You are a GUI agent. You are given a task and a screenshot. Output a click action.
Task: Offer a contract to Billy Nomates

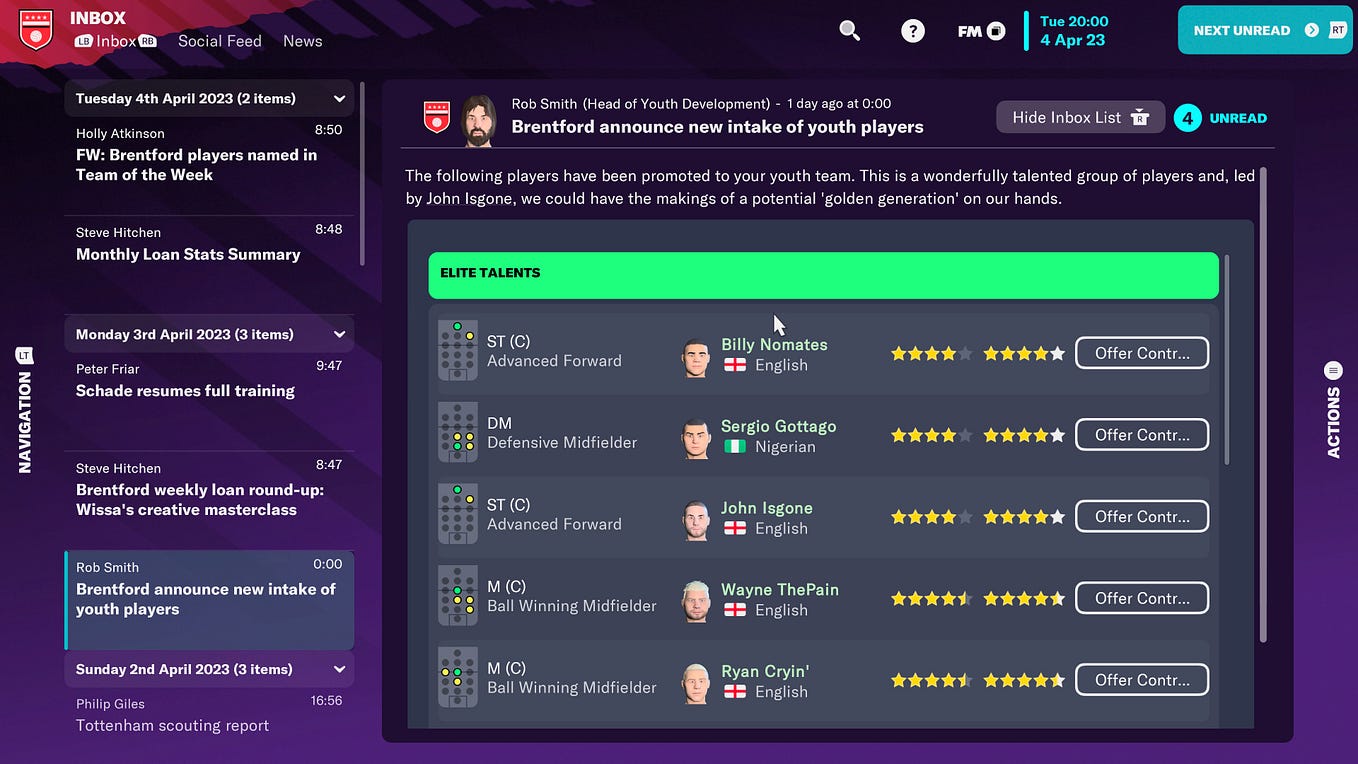pos(1141,352)
